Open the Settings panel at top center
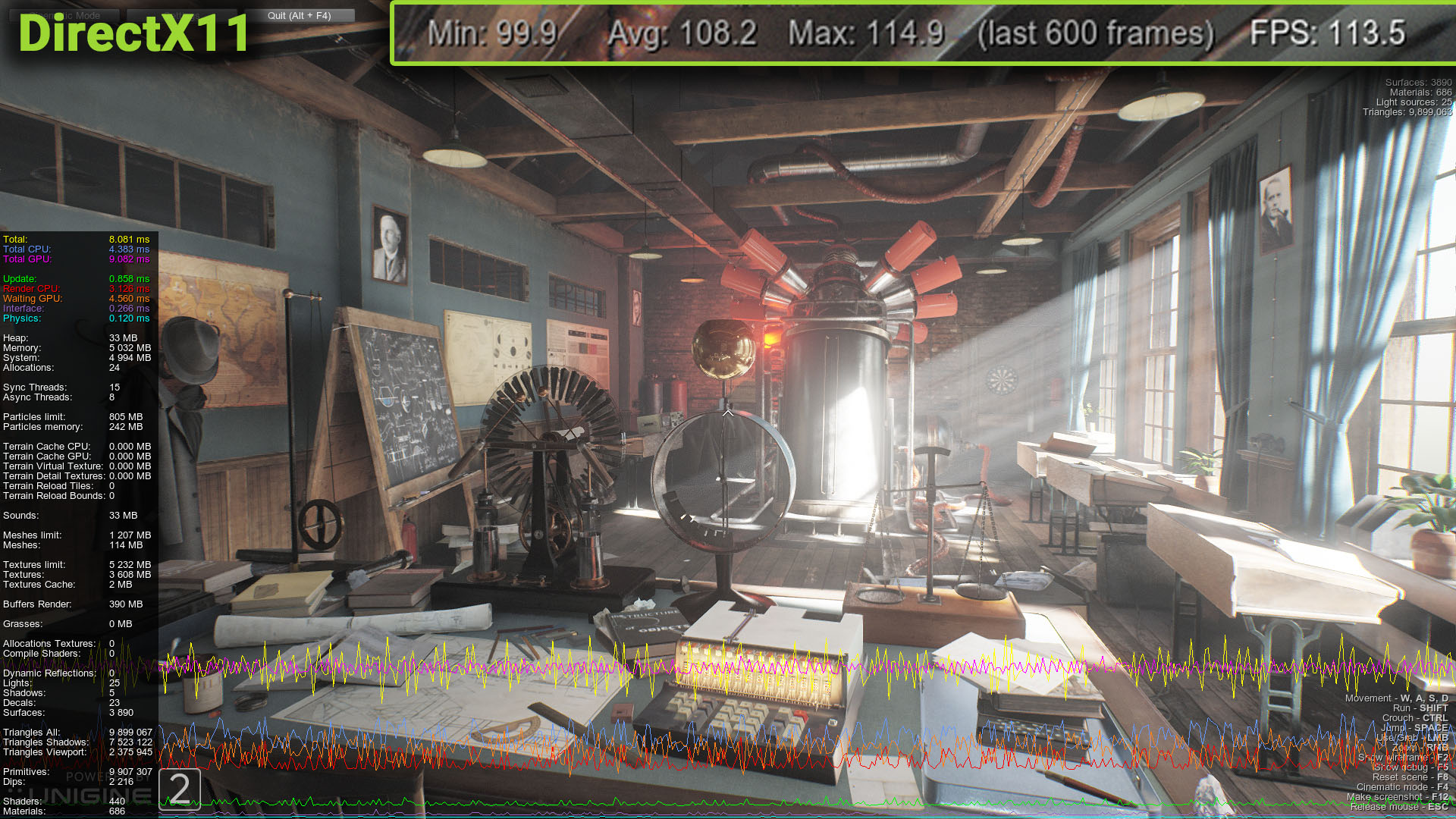The width and height of the screenshot is (1456, 819). (182, 15)
